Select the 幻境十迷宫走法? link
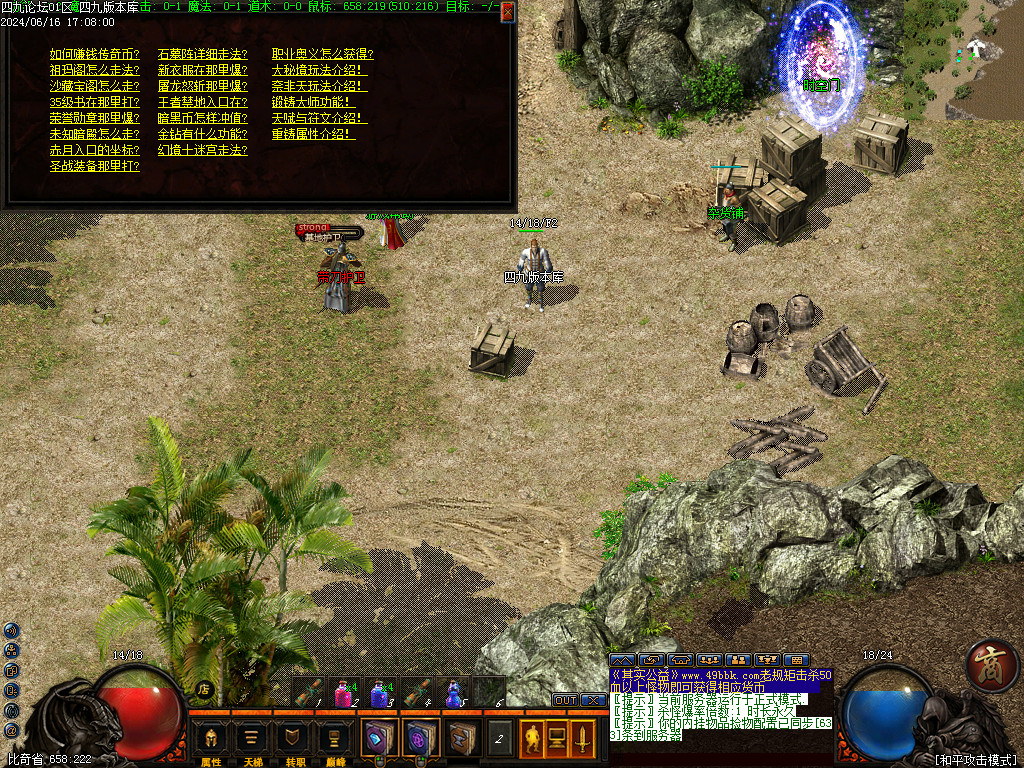Image resolution: width=1024 pixels, height=768 pixels. pos(203,150)
